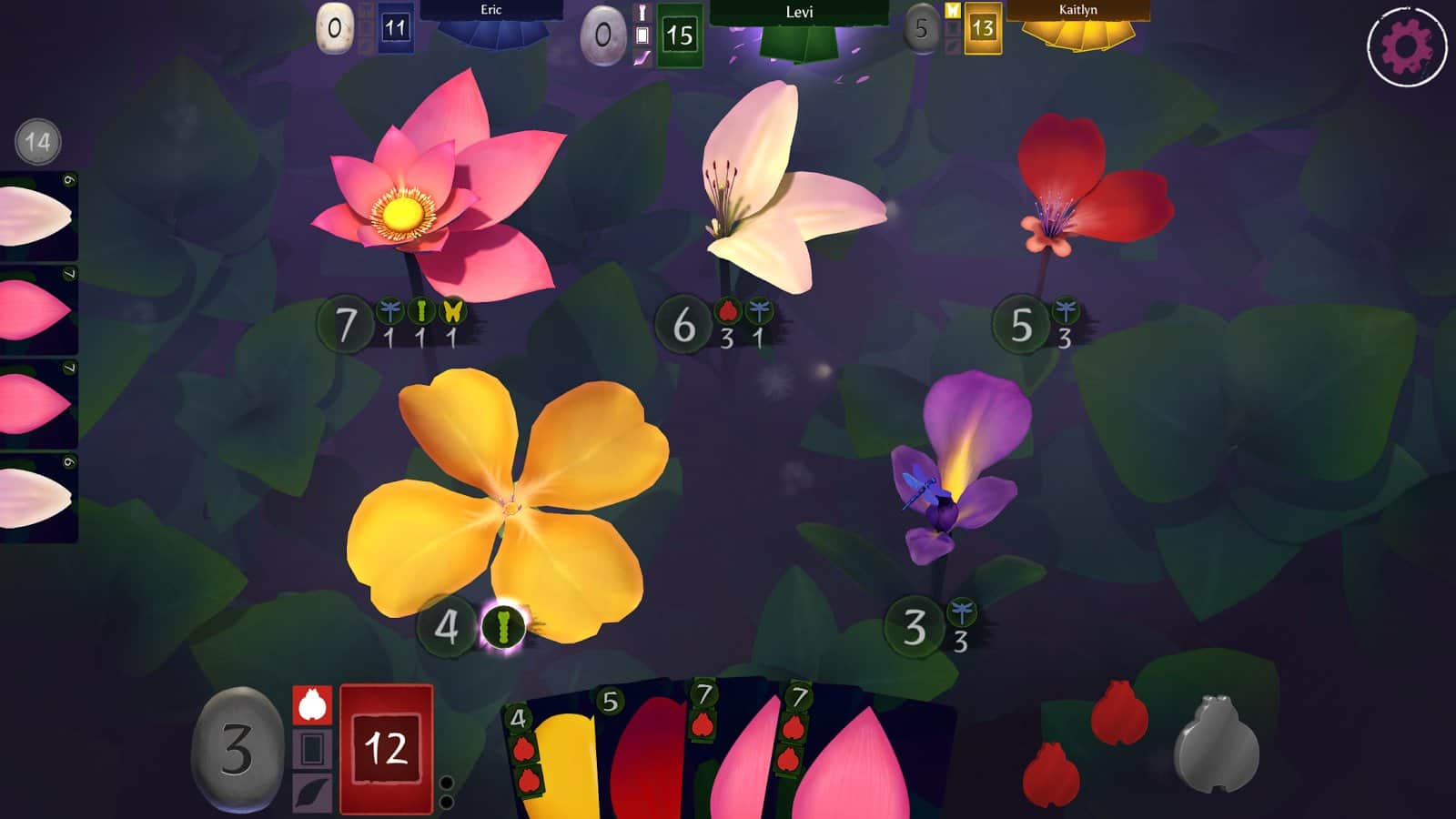
Task: Select the Eric player banner
Action: coord(491,11)
